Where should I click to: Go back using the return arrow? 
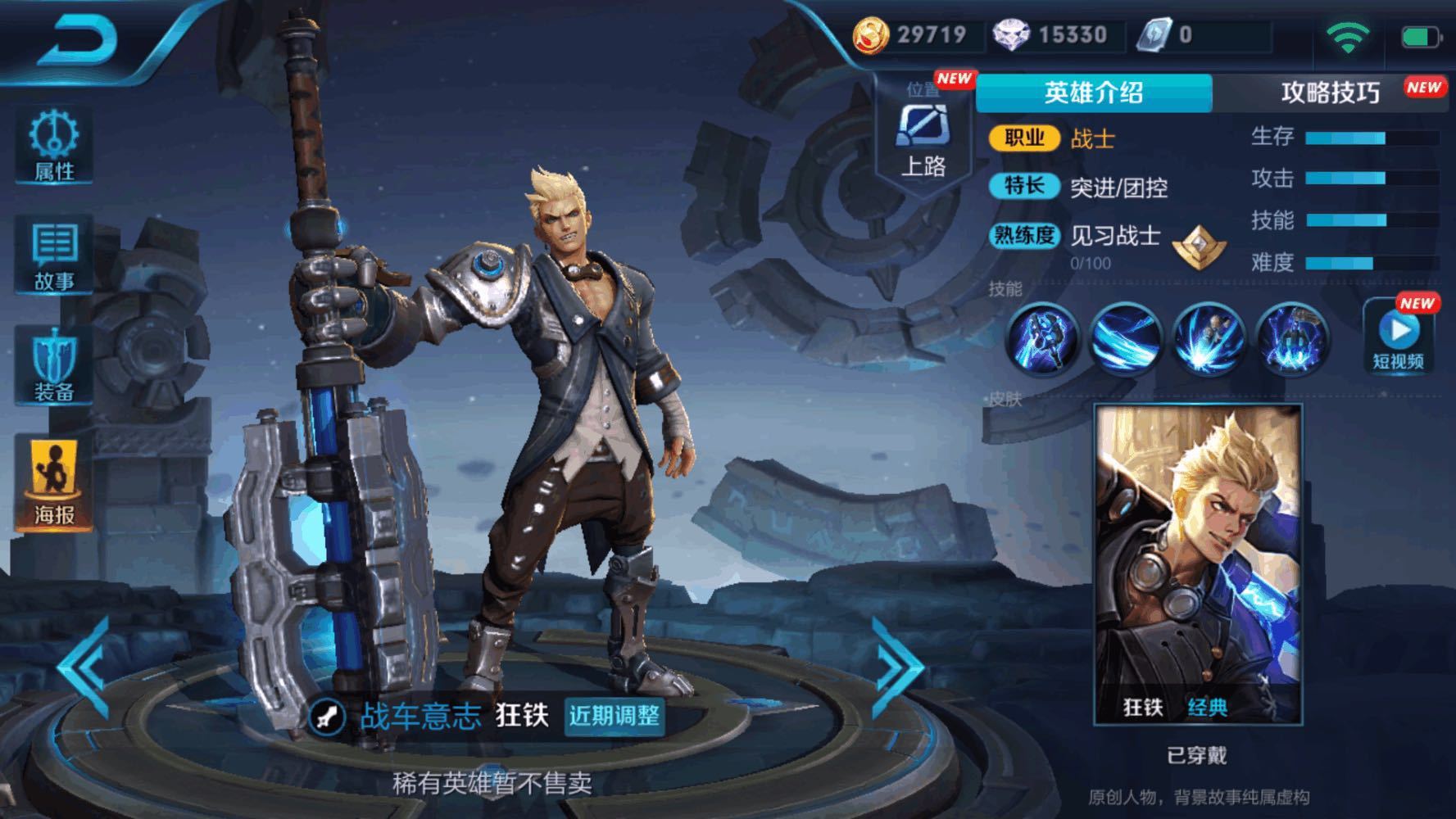tap(78, 41)
